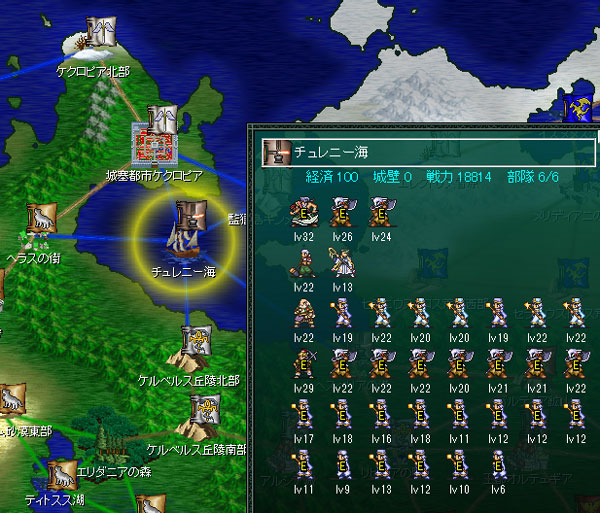Pick the lv24 axe unit
The height and width of the screenshot is (513, 600).
380,212
